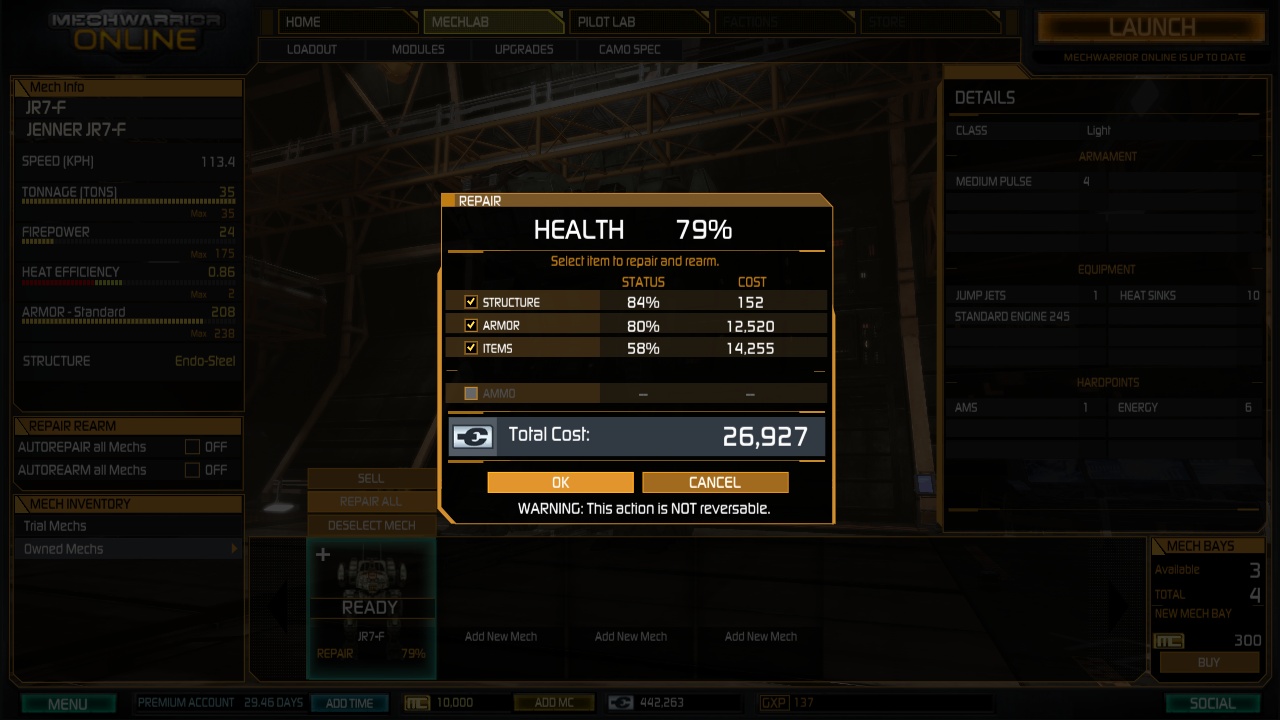The height and width of the screenshot is (720, 1280).
Task: Launch a match with the Launch button
Action: pyautogui.click(x=1152, y=28)
